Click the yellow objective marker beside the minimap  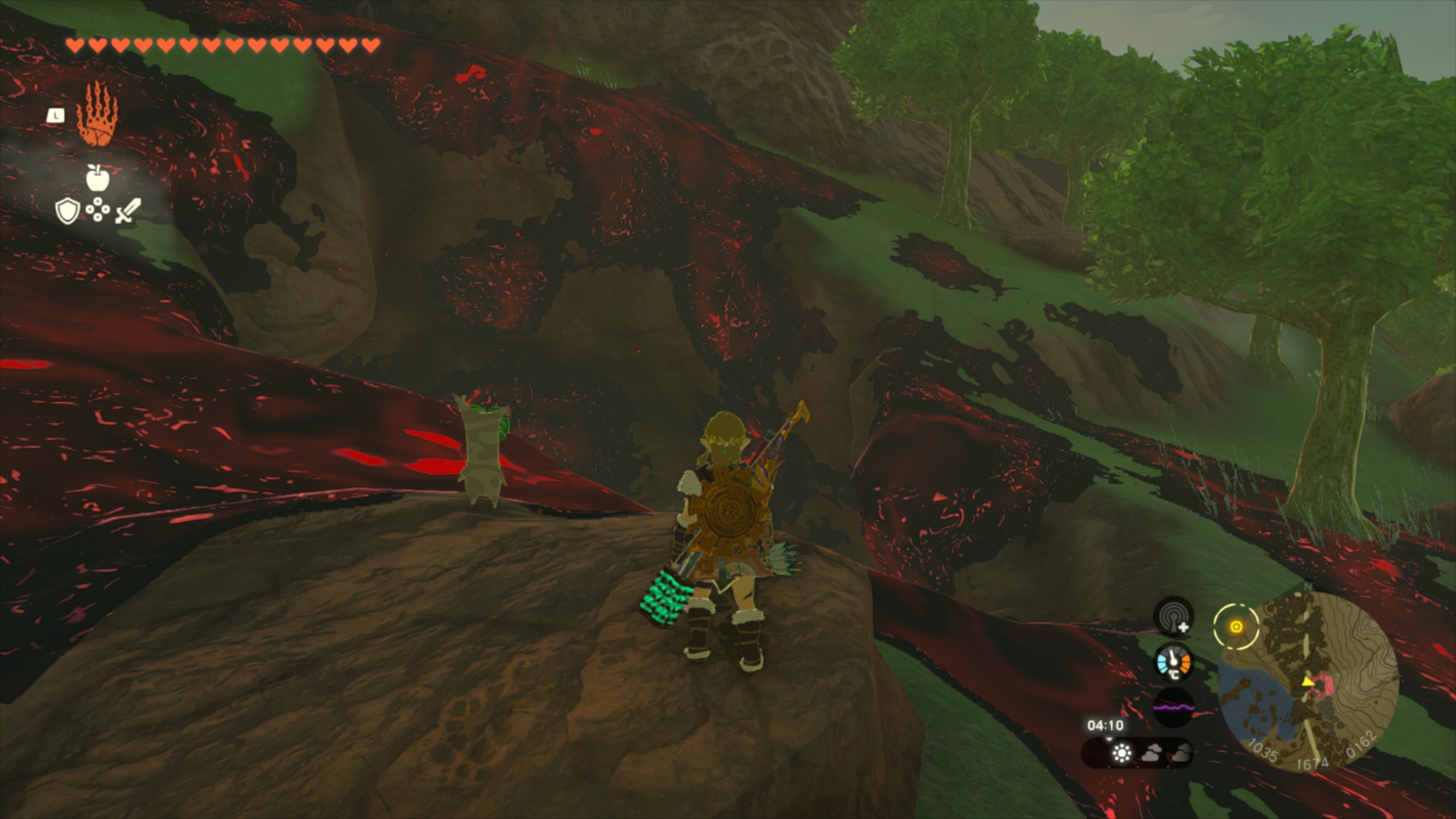tap(1236, 626)
